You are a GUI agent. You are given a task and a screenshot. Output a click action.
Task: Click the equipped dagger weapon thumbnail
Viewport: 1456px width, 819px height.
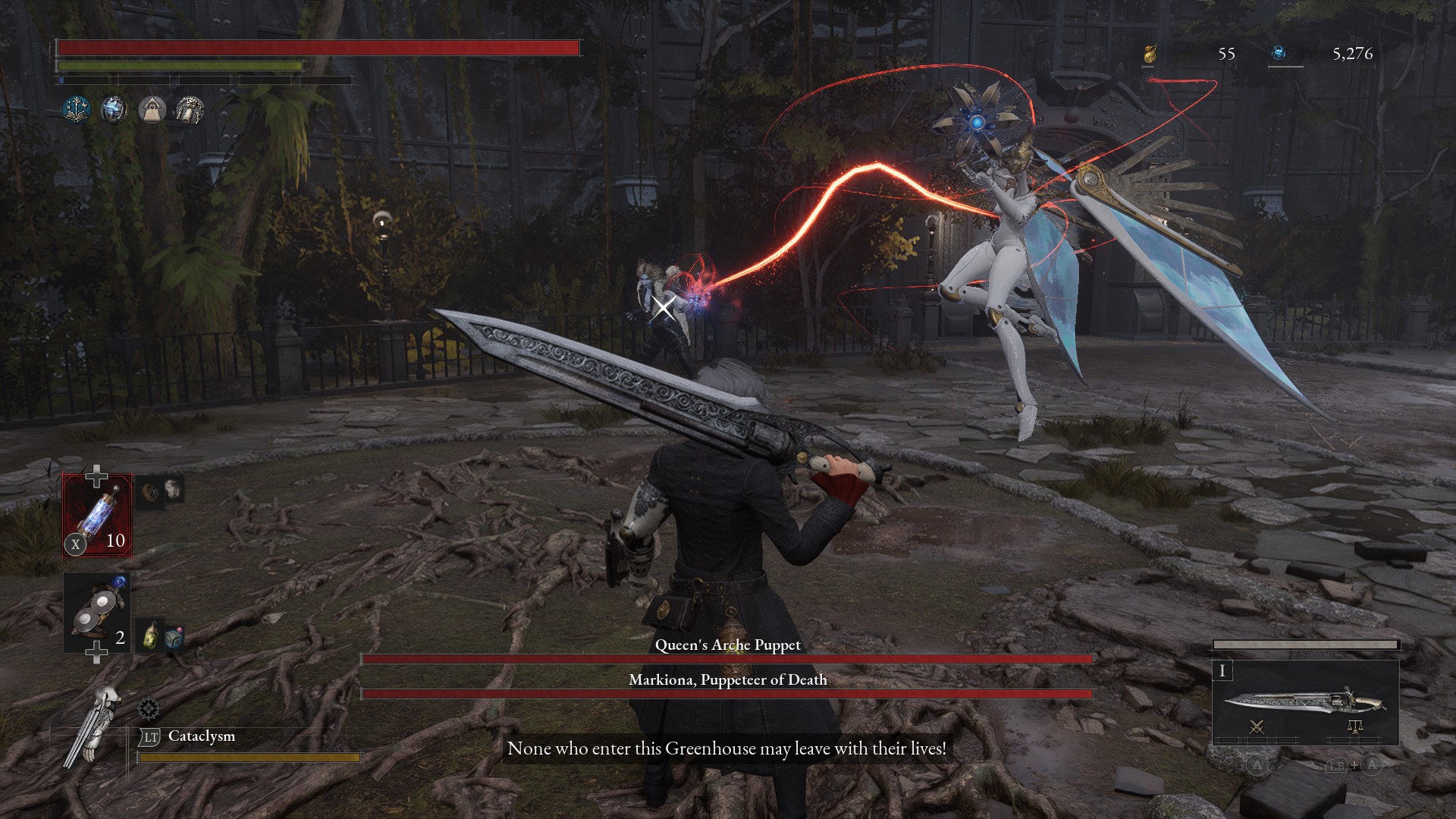coord(1303,700)
